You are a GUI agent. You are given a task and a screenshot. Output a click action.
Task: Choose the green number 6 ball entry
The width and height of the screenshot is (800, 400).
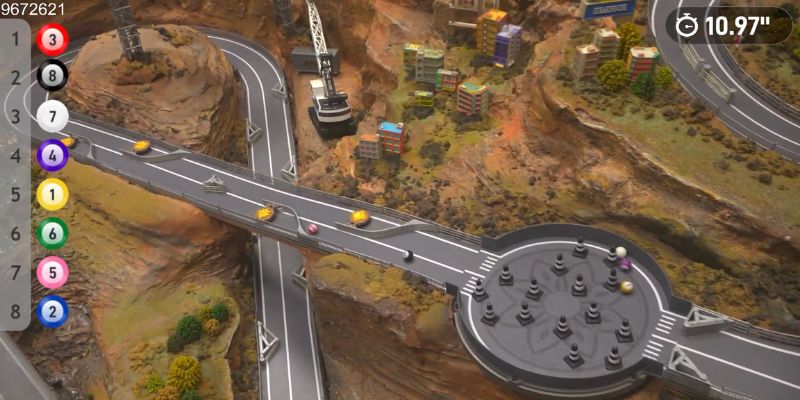coord(52,233)
